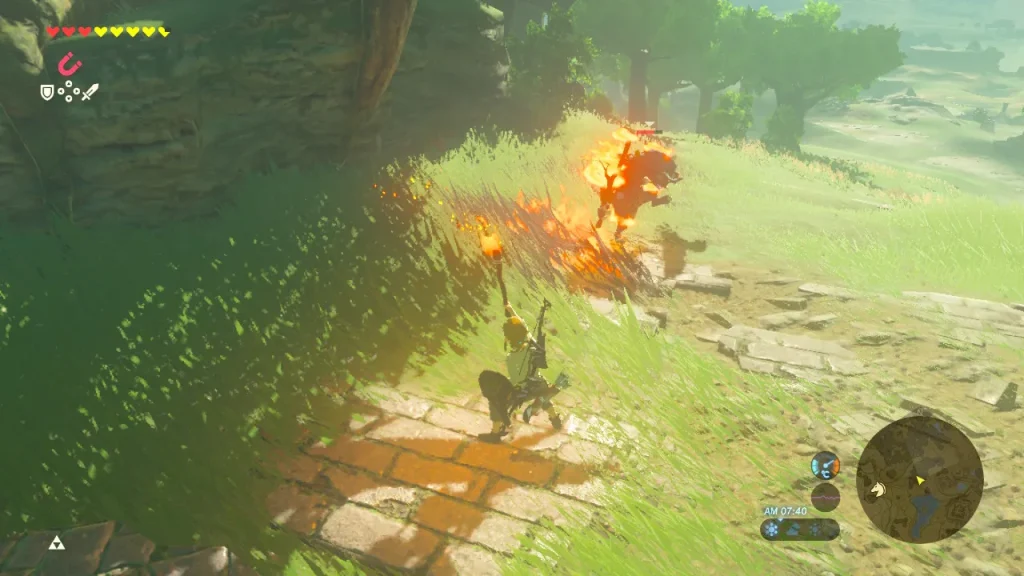This screenshot has width=1024, height=576.
Task: Select the noise level meter circle
Action: point(825,497)
